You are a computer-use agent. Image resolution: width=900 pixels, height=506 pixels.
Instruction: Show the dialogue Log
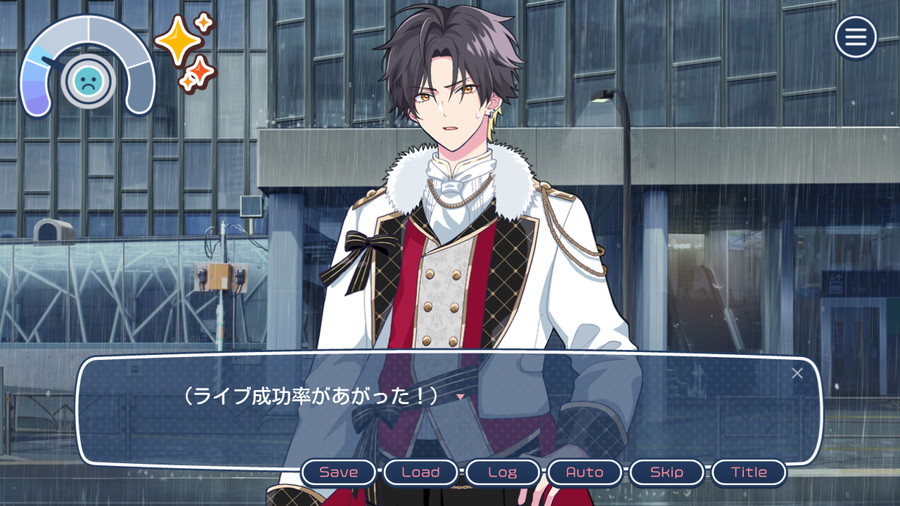pyautogui.click(x=502, y=472)
